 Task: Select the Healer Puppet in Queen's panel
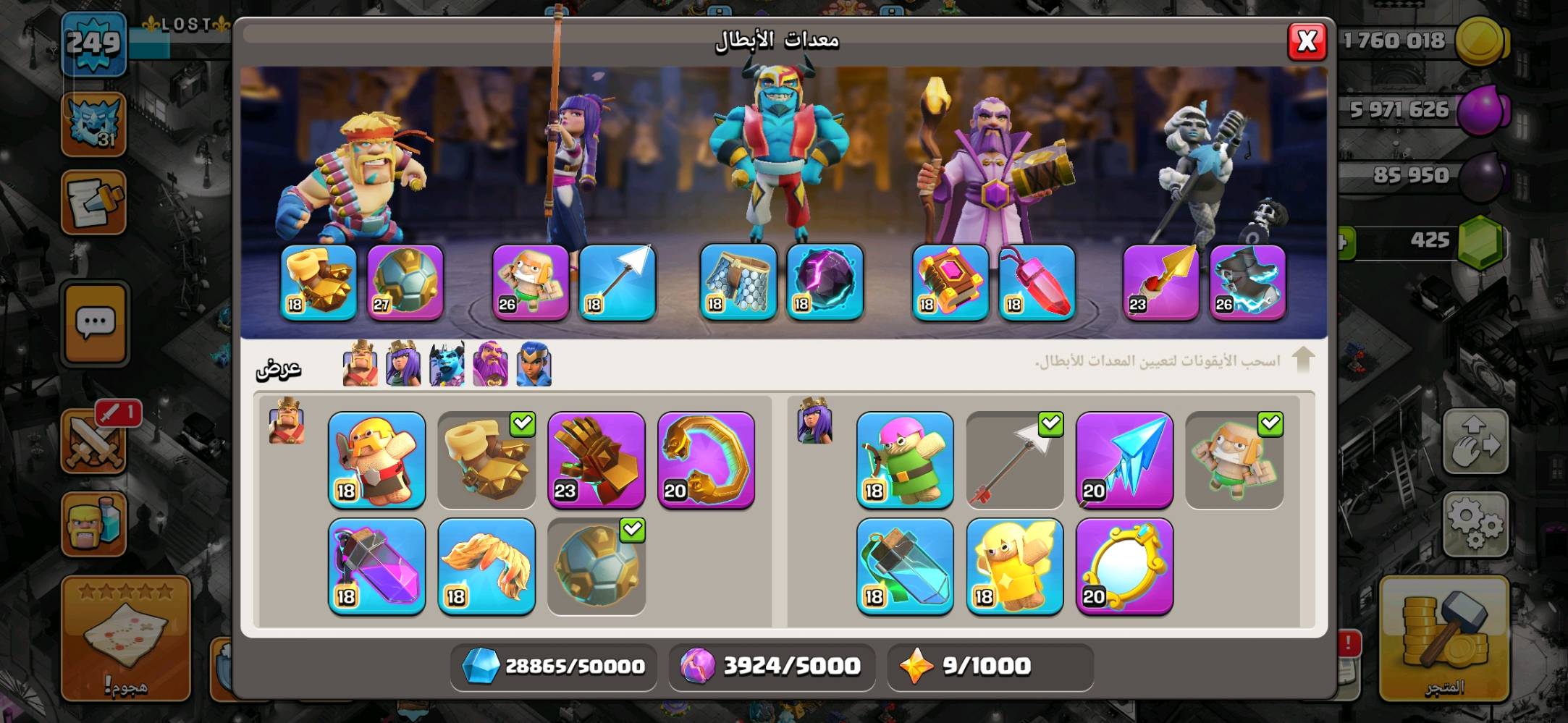tap(1015, 567)
